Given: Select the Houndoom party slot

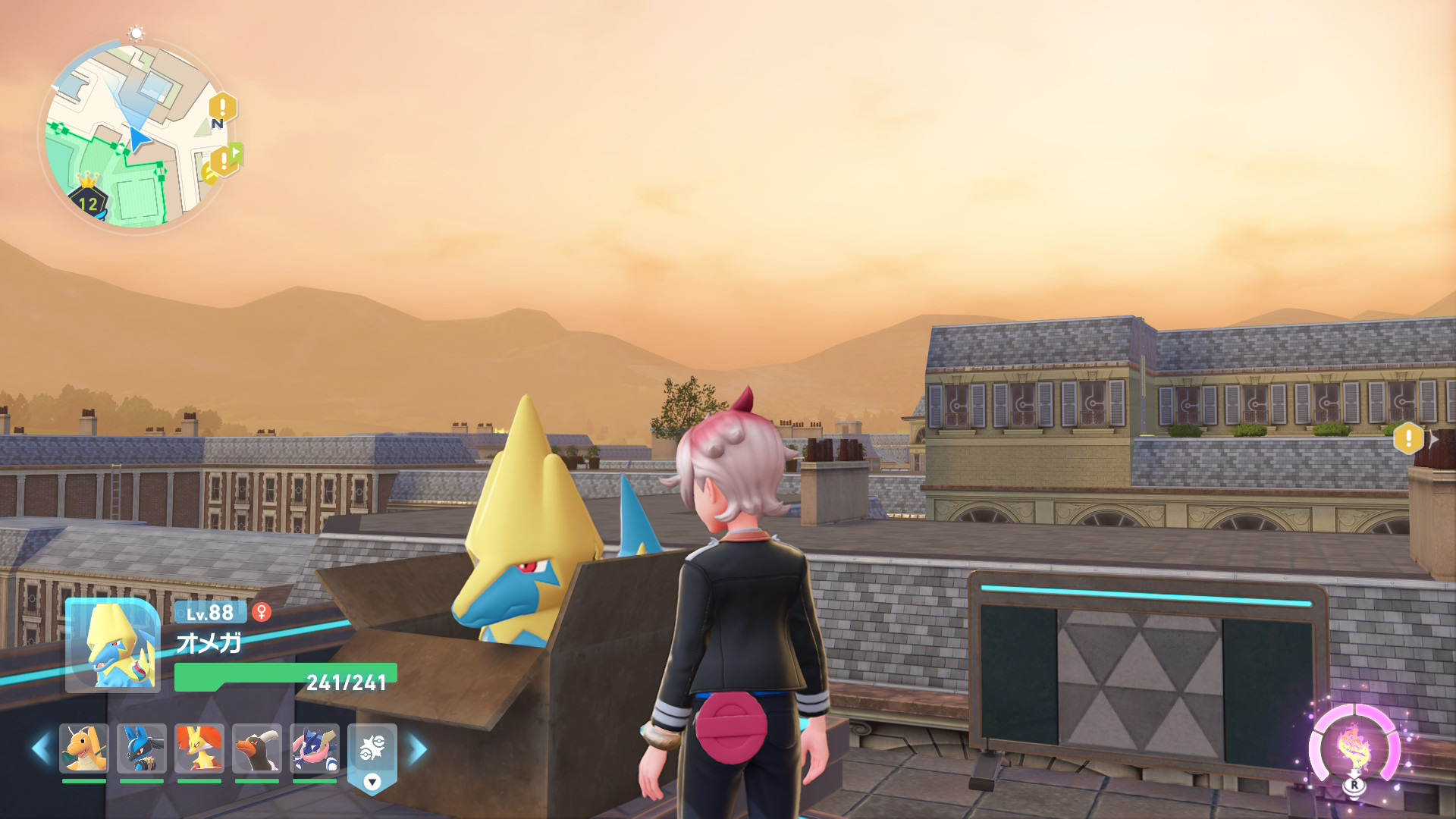Looking at the screenshot, I should click(257, 748).
